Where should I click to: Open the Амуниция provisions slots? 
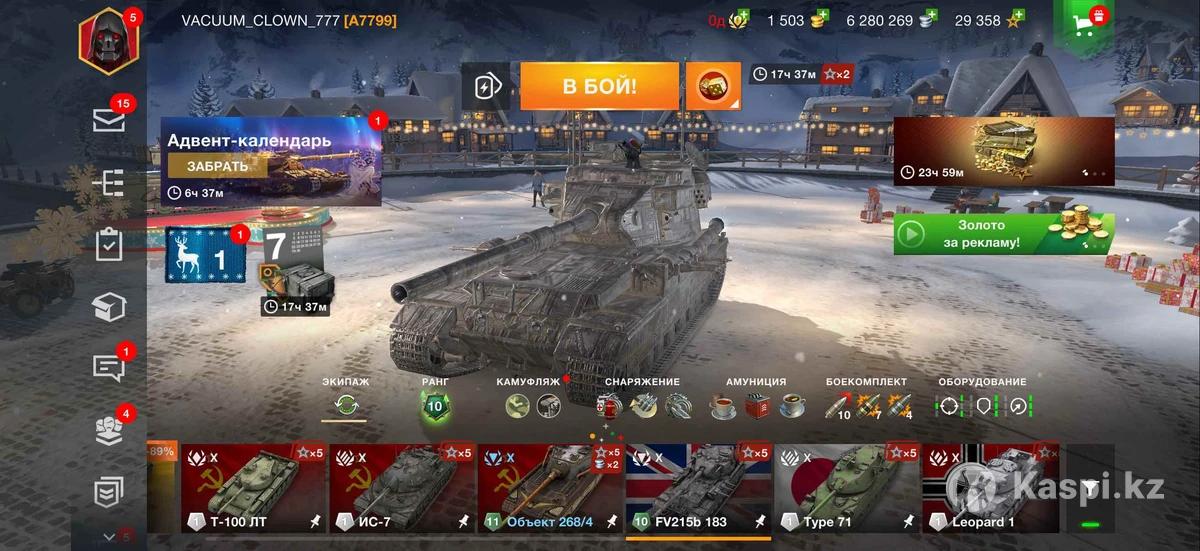tap(756, 405)
